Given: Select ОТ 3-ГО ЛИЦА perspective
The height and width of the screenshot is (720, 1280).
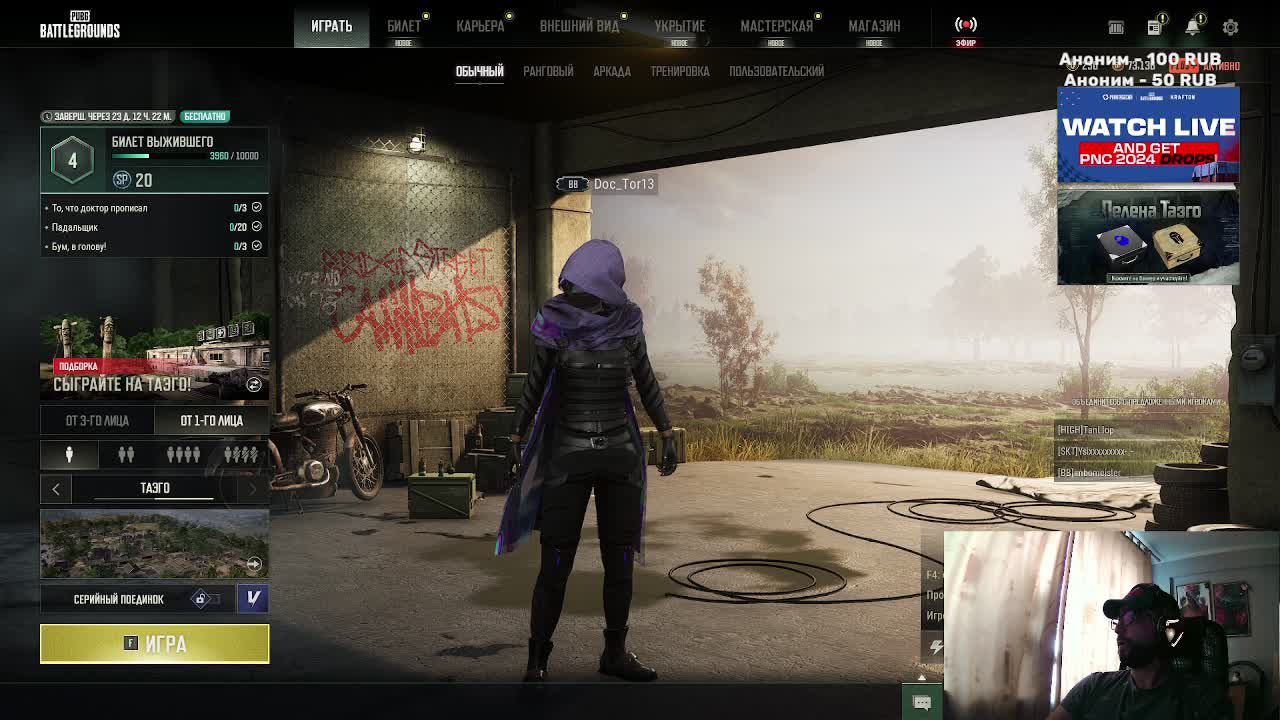Looking at the screenshot, I should coord(97,421).
